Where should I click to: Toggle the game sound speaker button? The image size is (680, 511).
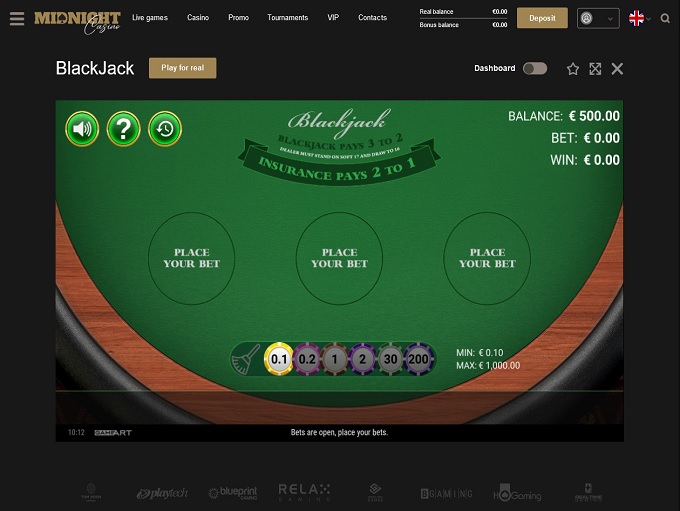[82, 129]
